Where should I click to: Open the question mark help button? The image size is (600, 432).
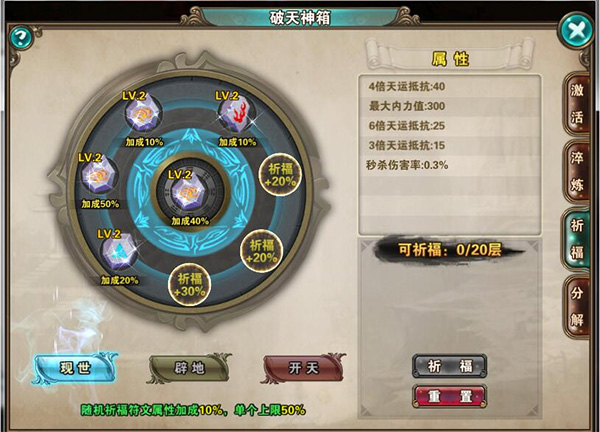(19, 37)
